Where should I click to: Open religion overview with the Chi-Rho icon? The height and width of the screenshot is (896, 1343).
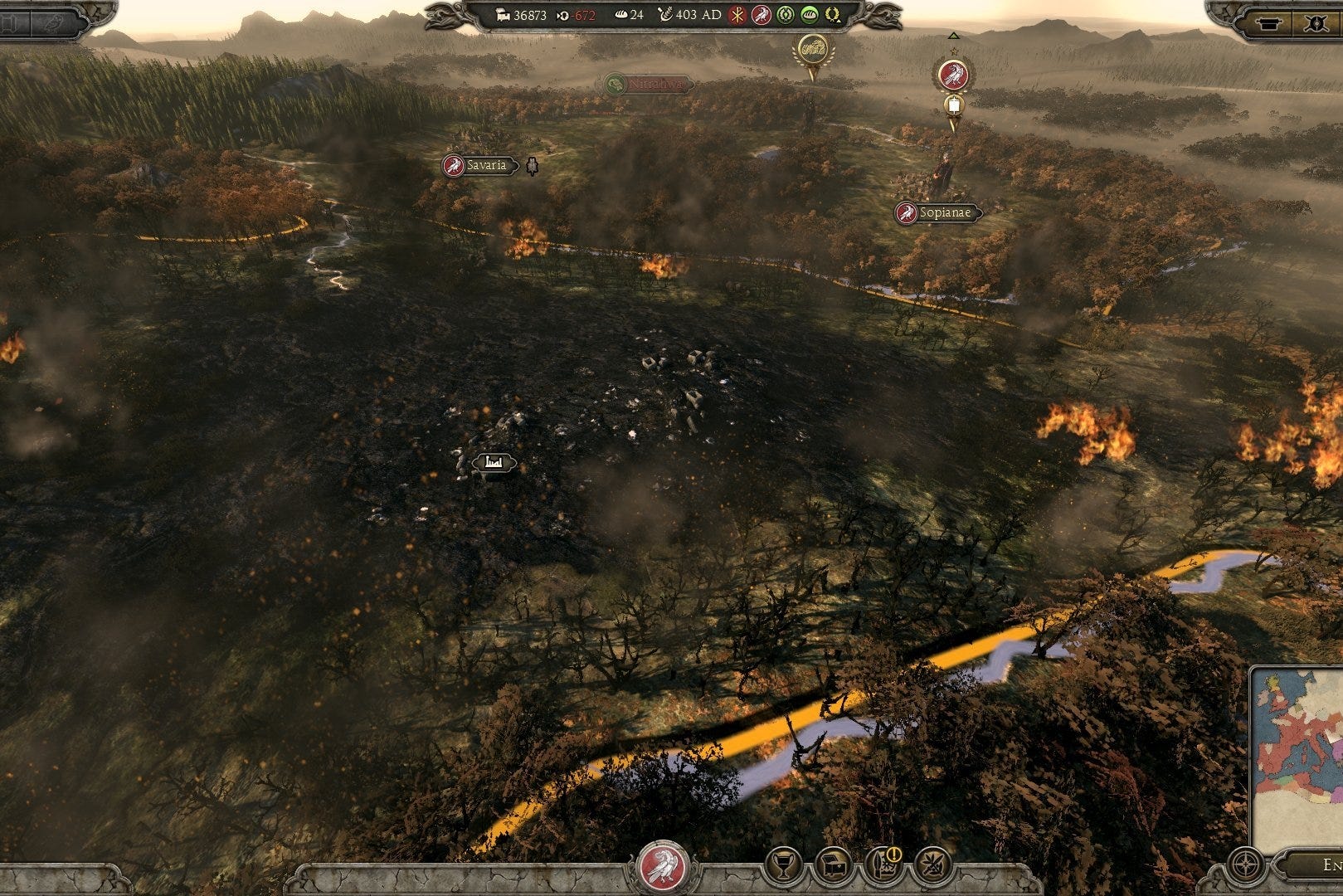point(737,15)
